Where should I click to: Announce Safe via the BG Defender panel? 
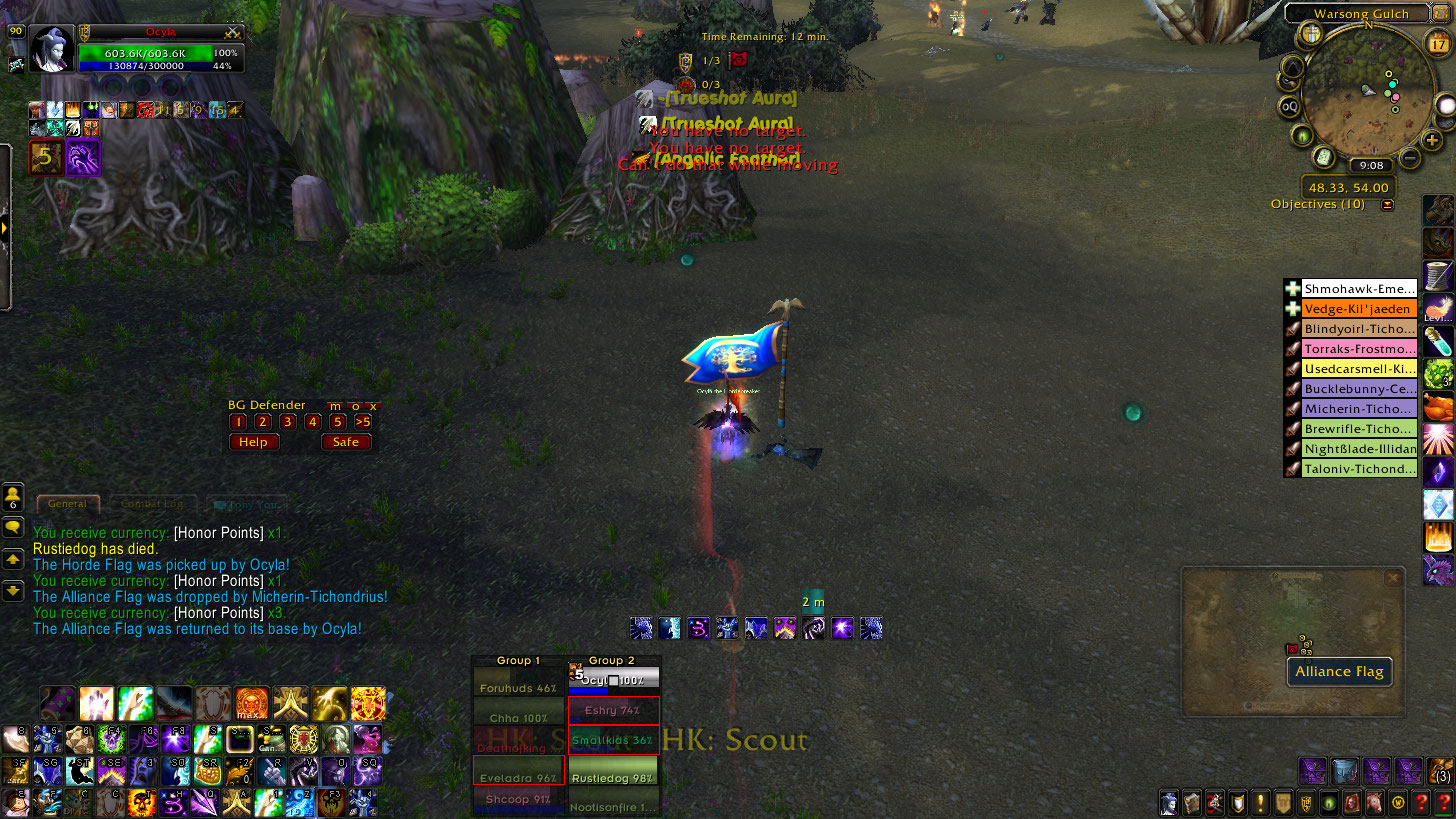tap(346, 442)
